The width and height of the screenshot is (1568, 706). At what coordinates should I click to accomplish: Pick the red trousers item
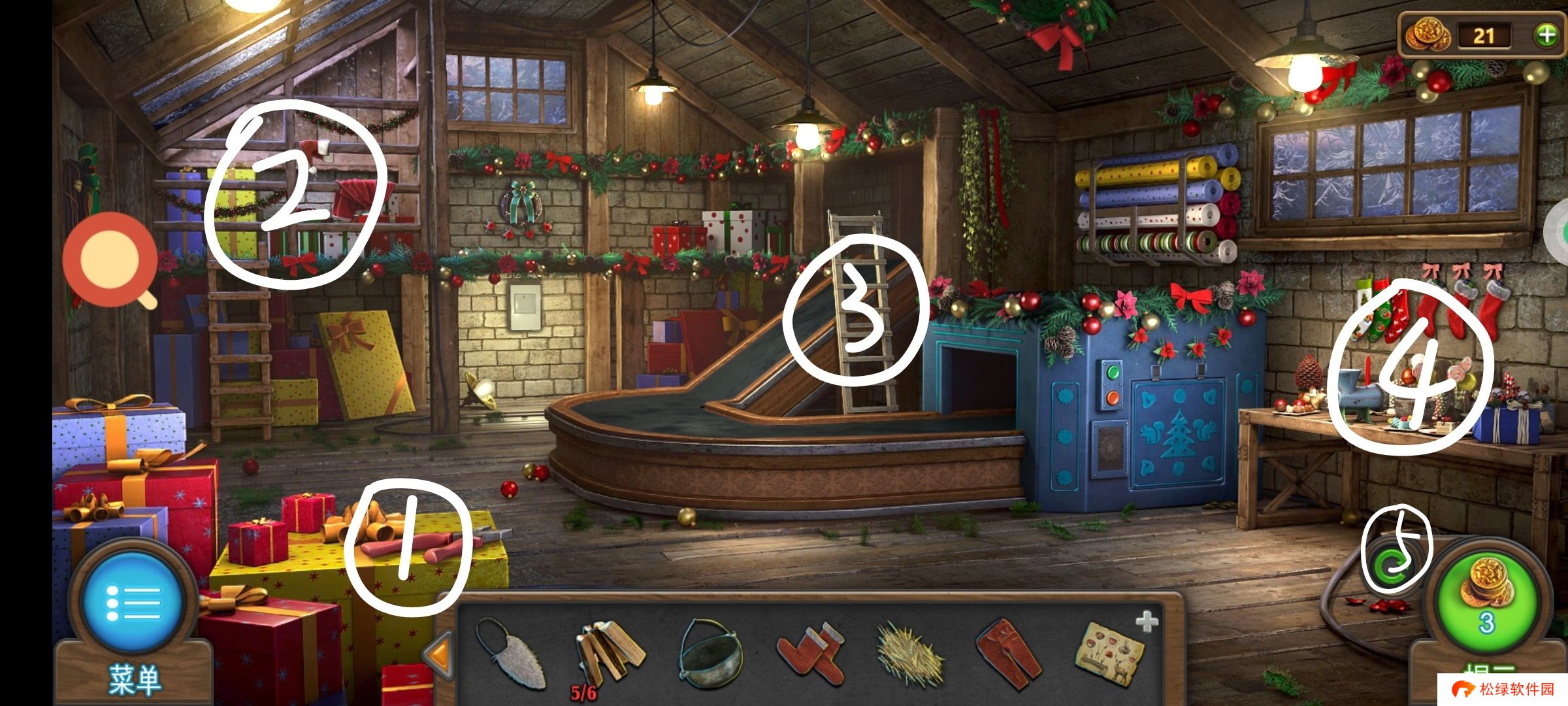pyautogui.click(x=1009, y=654)
